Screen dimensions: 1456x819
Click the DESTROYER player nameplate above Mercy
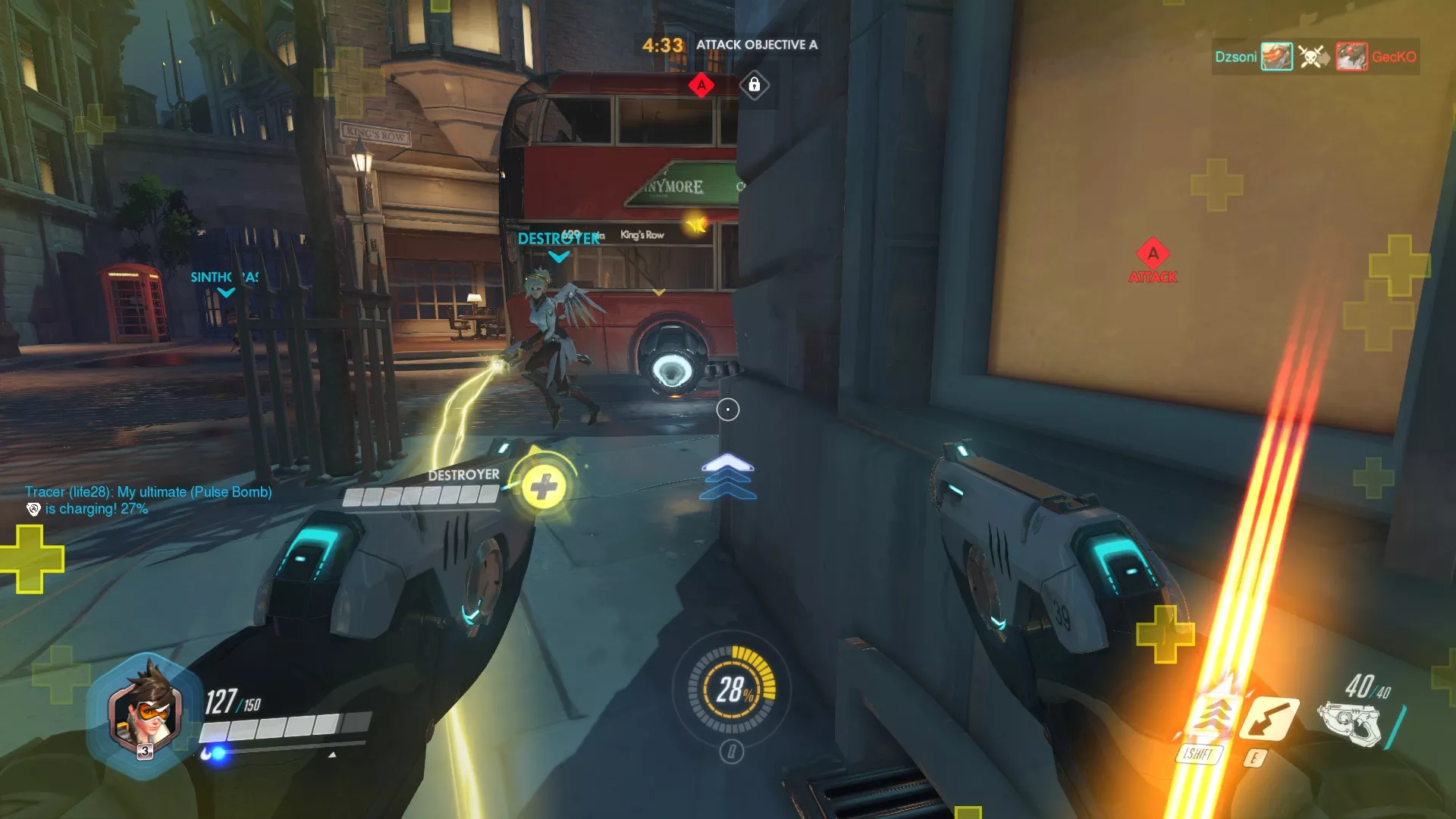click(559, 239)
